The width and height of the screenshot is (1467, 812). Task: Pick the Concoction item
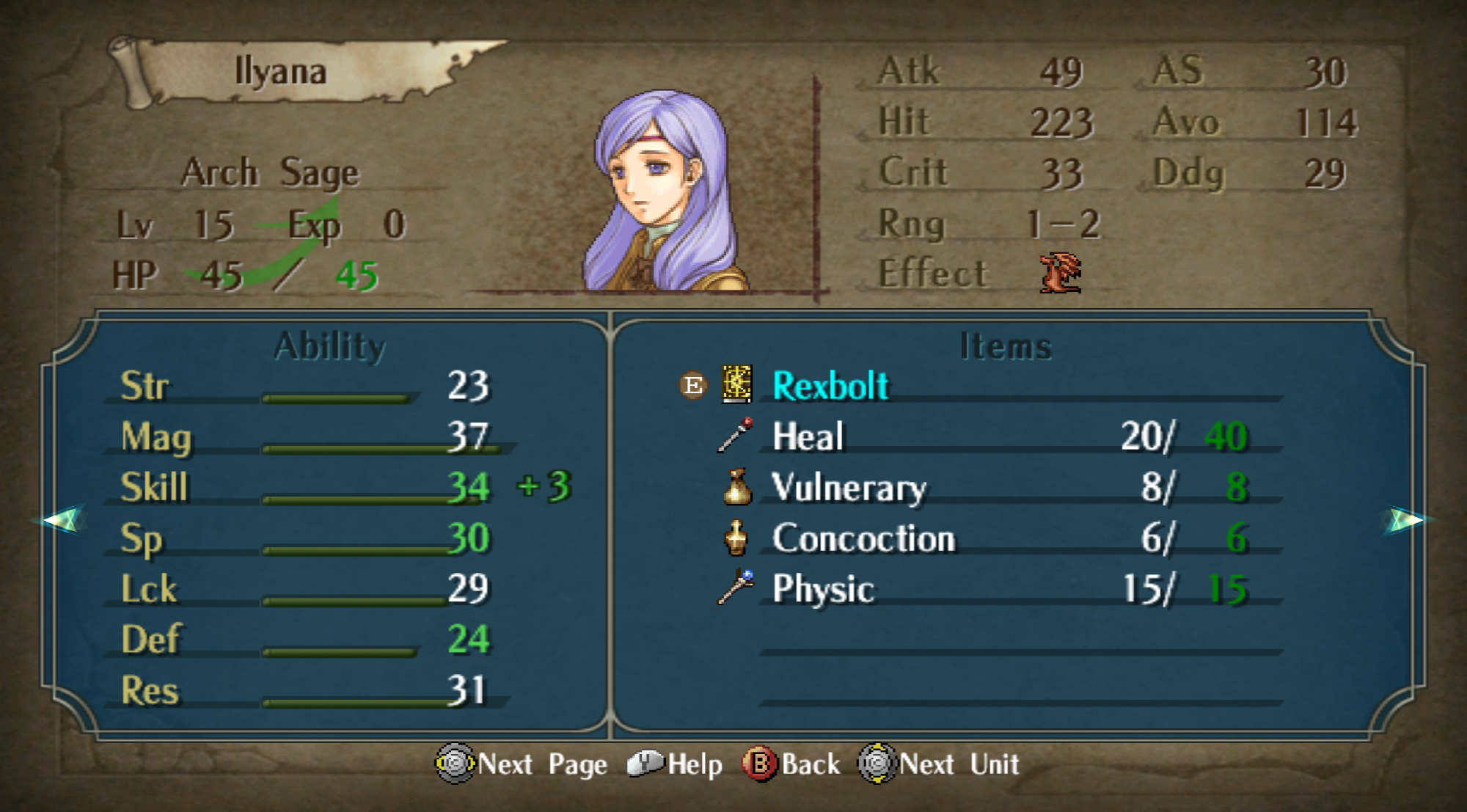tap(863, 538)
